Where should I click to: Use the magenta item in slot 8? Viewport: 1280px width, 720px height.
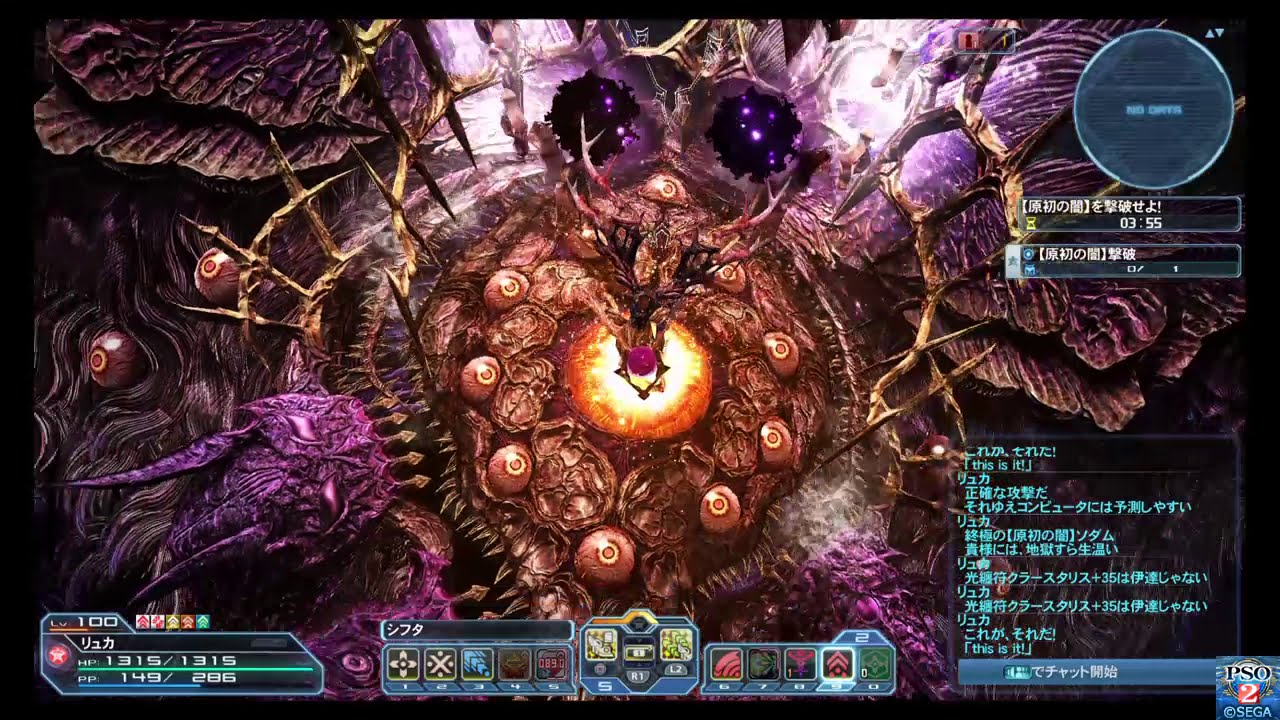point(800,664)
